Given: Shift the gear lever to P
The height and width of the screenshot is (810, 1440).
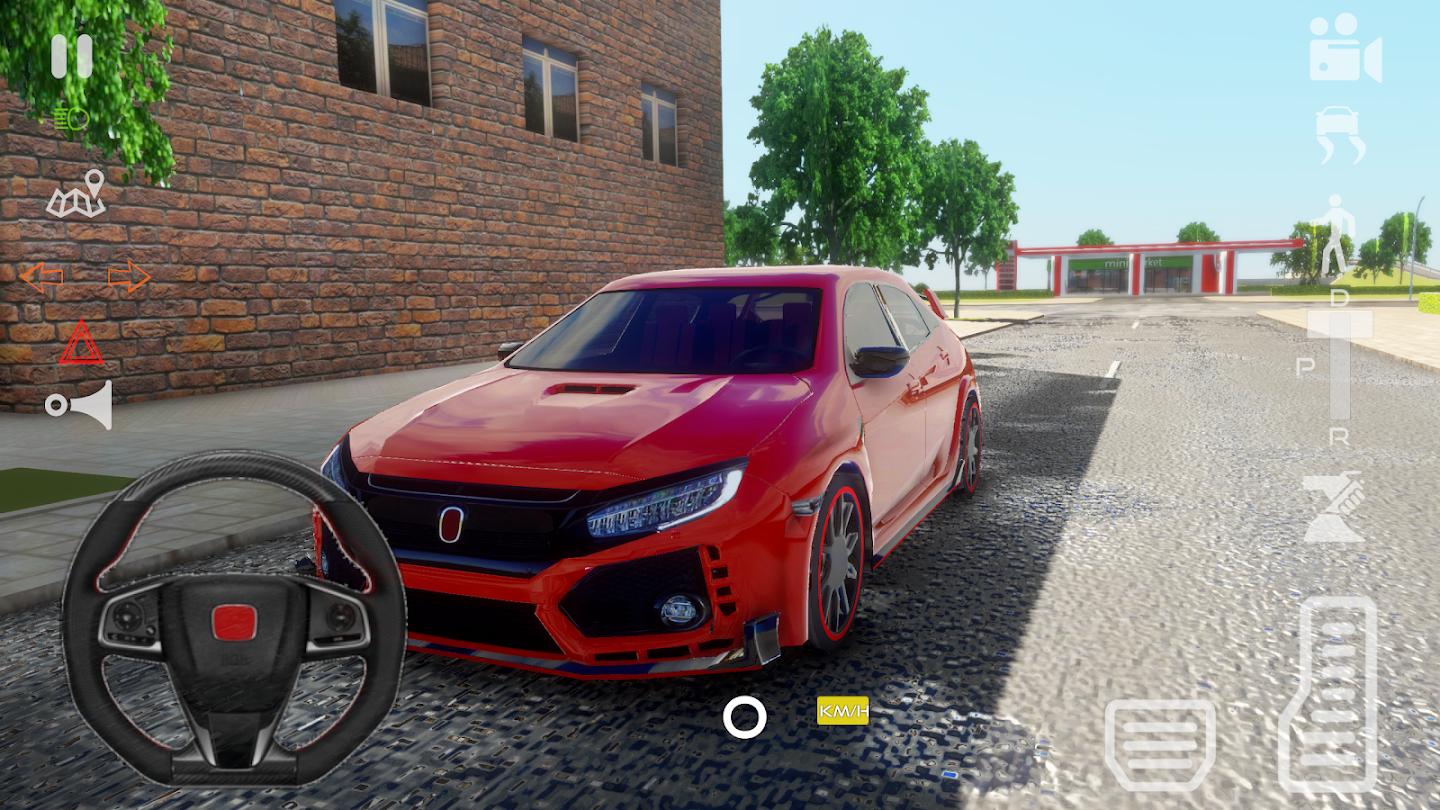Looking at the screenshot, I should [1305, 367].
